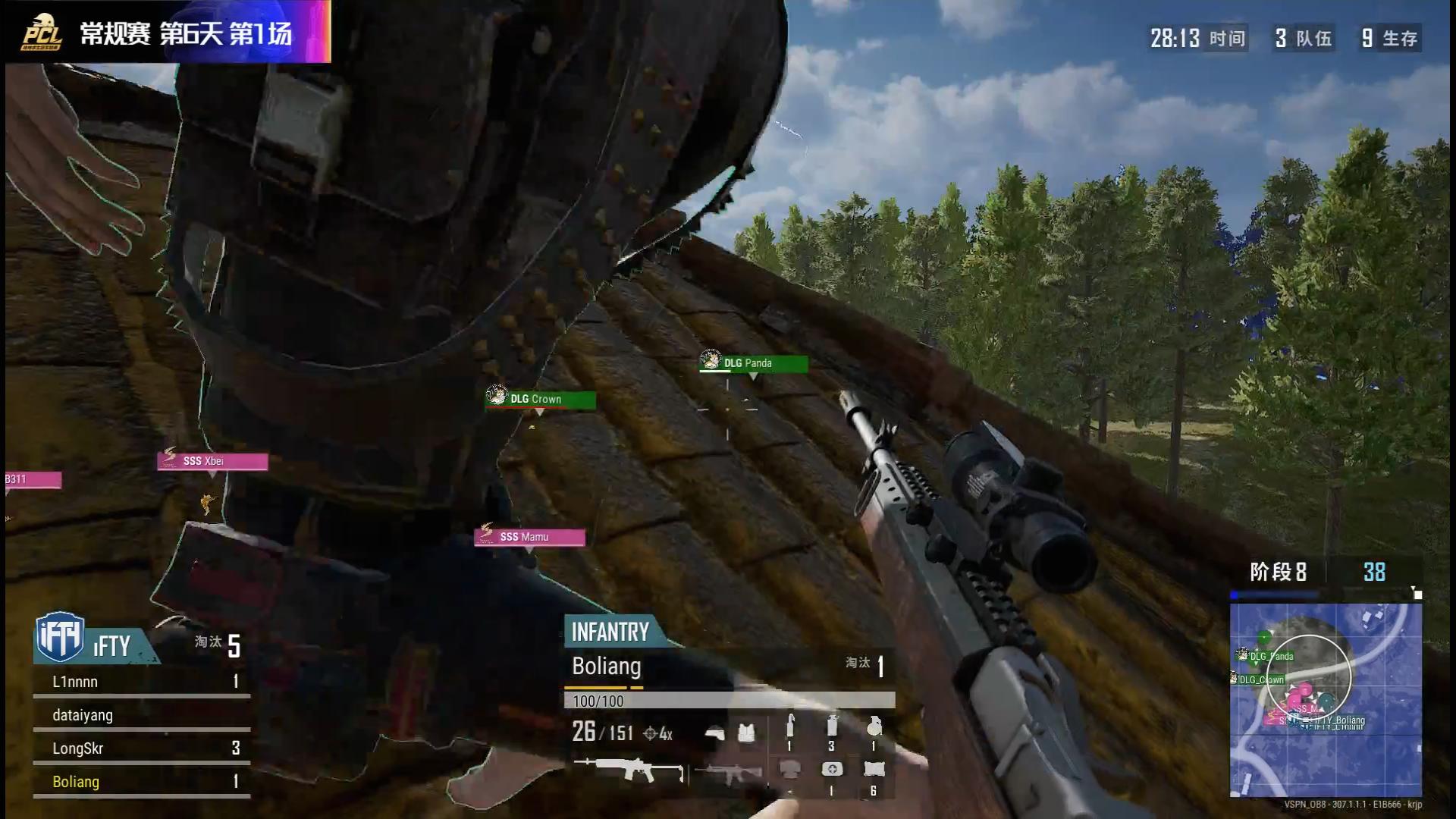Screen dimensions: 1456x819
Task: Select Boliang's highlighted roster row
Action: [x=141, y=782]
